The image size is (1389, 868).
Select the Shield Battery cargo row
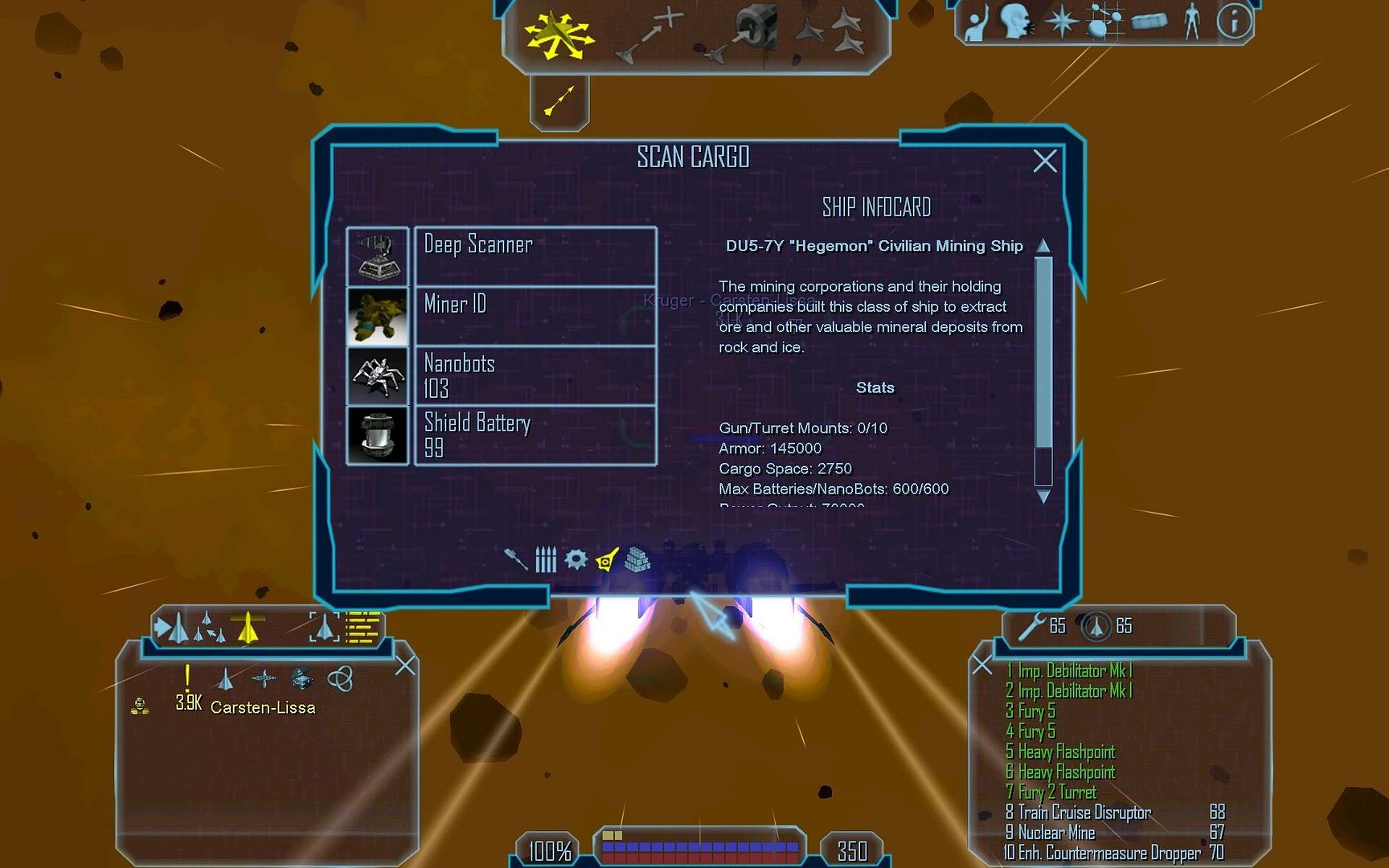coord(535,435)
